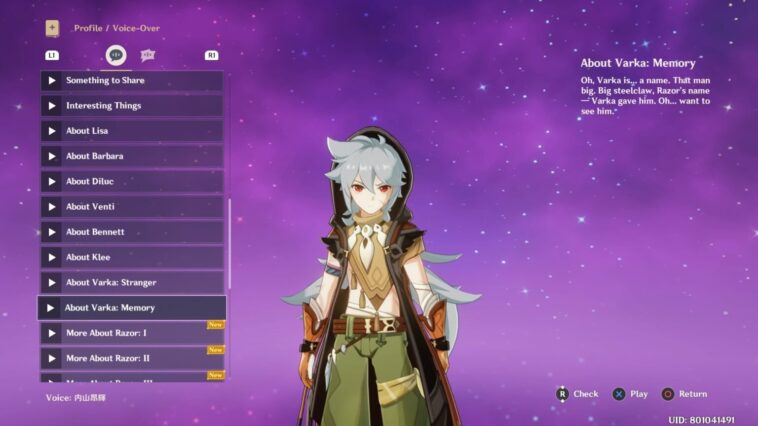The width and height of the screenshot is (758, 426).
Task: Open the "About Diluc" voice line
Action: coord(132,181)
